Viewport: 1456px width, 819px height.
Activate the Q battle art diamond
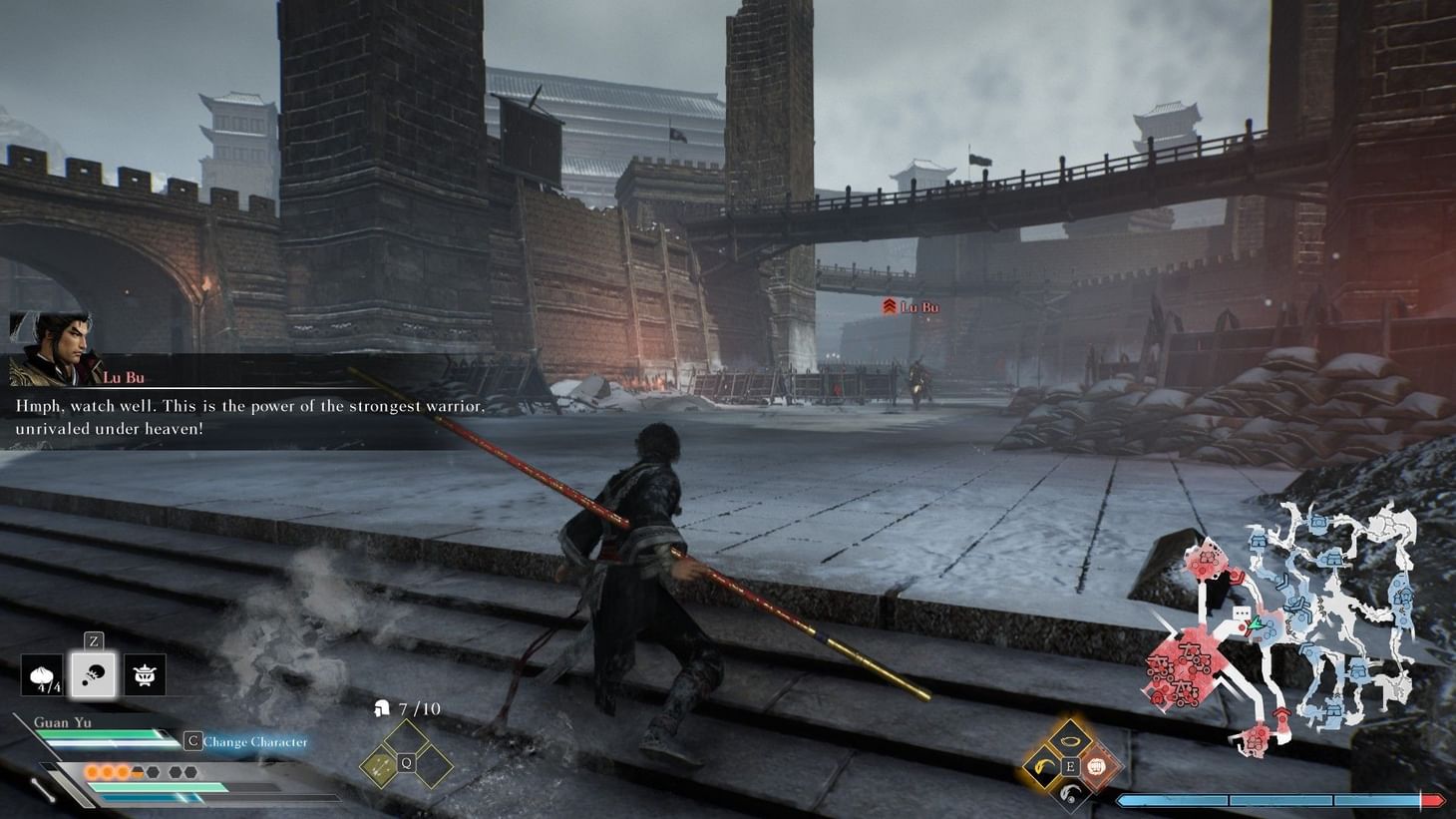pos(406,761)
